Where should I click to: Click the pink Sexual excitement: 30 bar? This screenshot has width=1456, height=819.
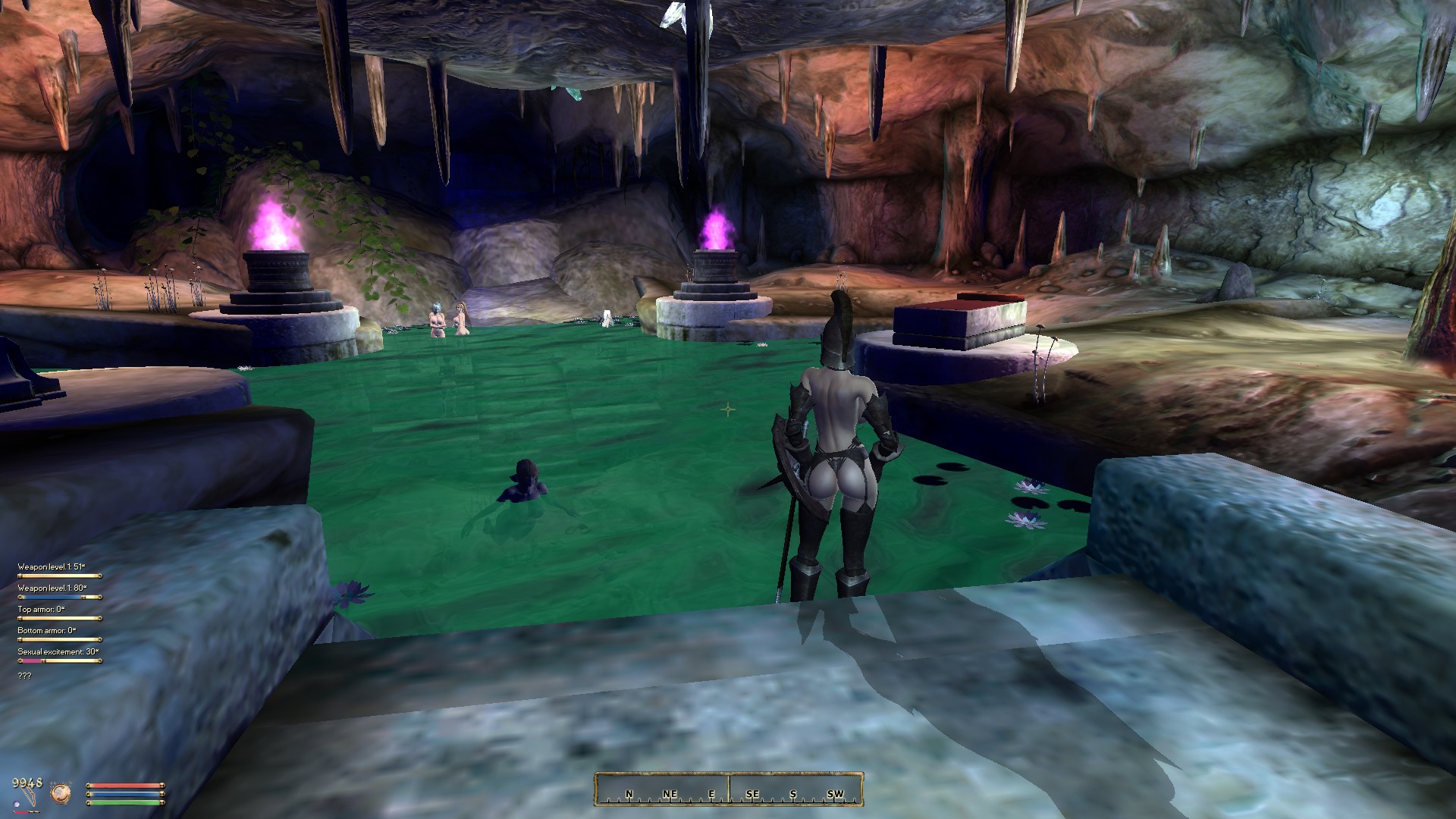(32, 661)
